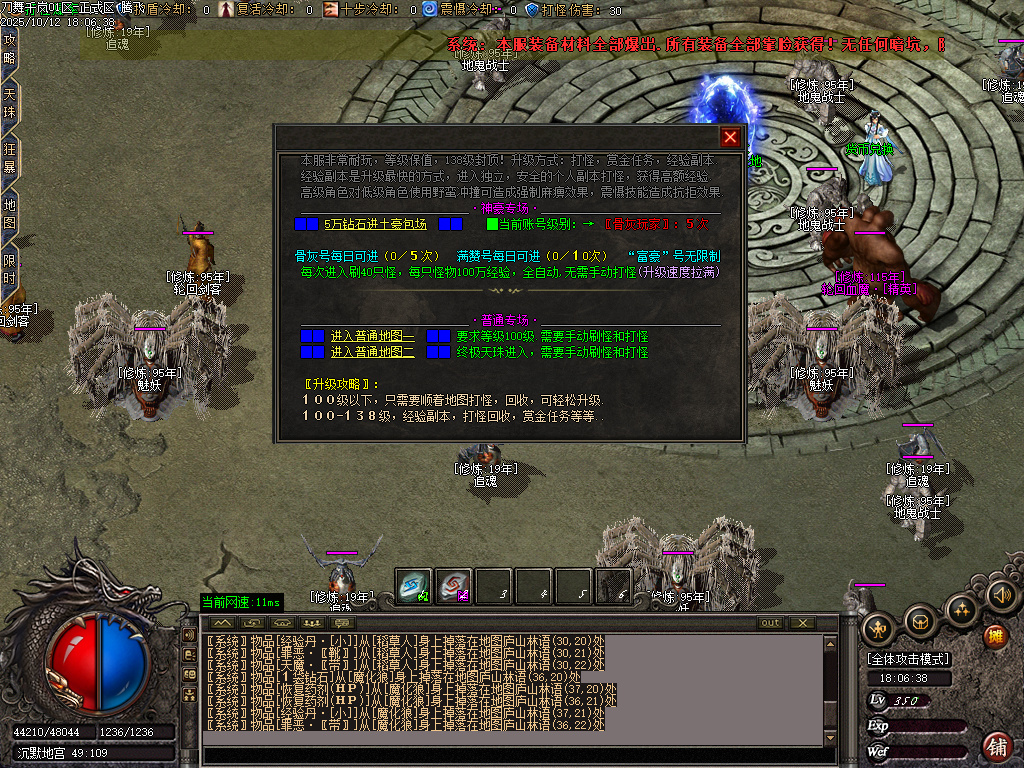Open the 攻略 side tab

(x=10, y=48)
